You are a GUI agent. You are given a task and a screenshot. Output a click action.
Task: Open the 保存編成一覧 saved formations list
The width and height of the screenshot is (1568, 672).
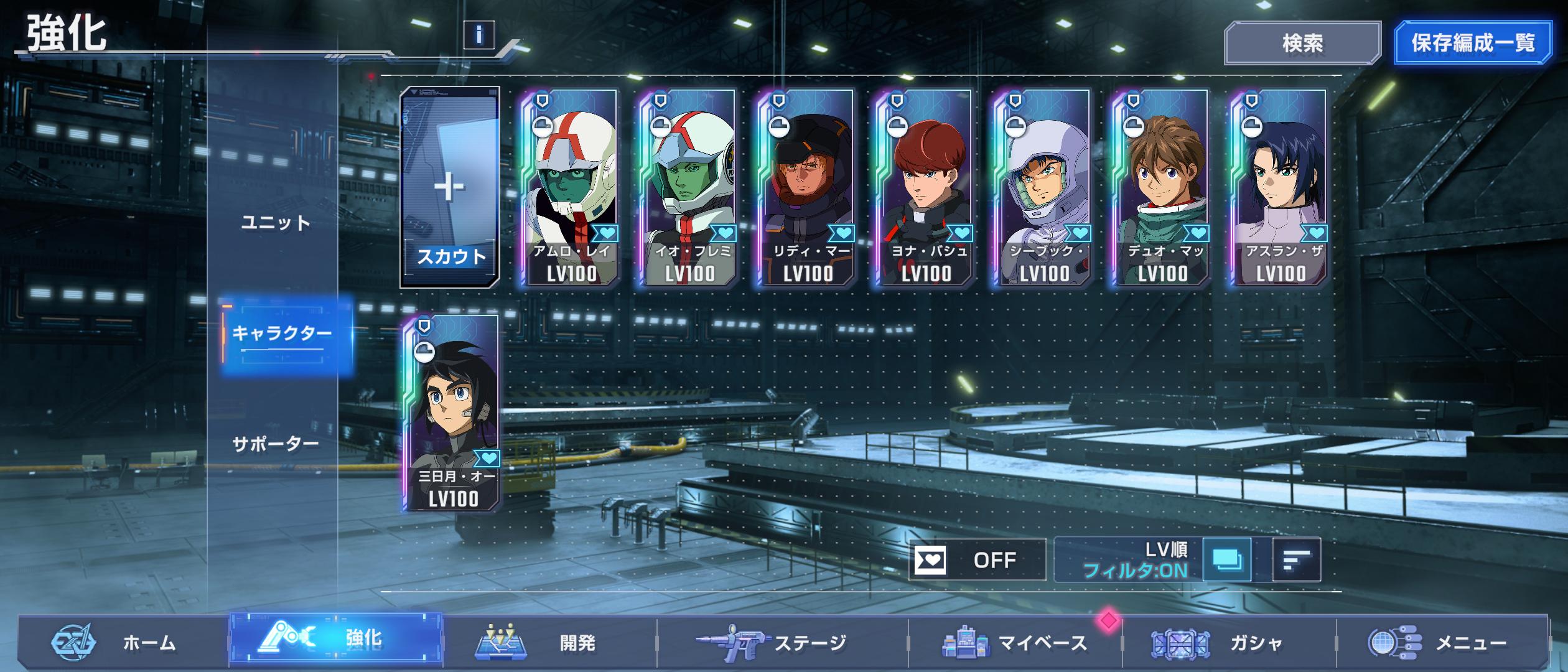pyautogui.click(x=1472, y=43)
